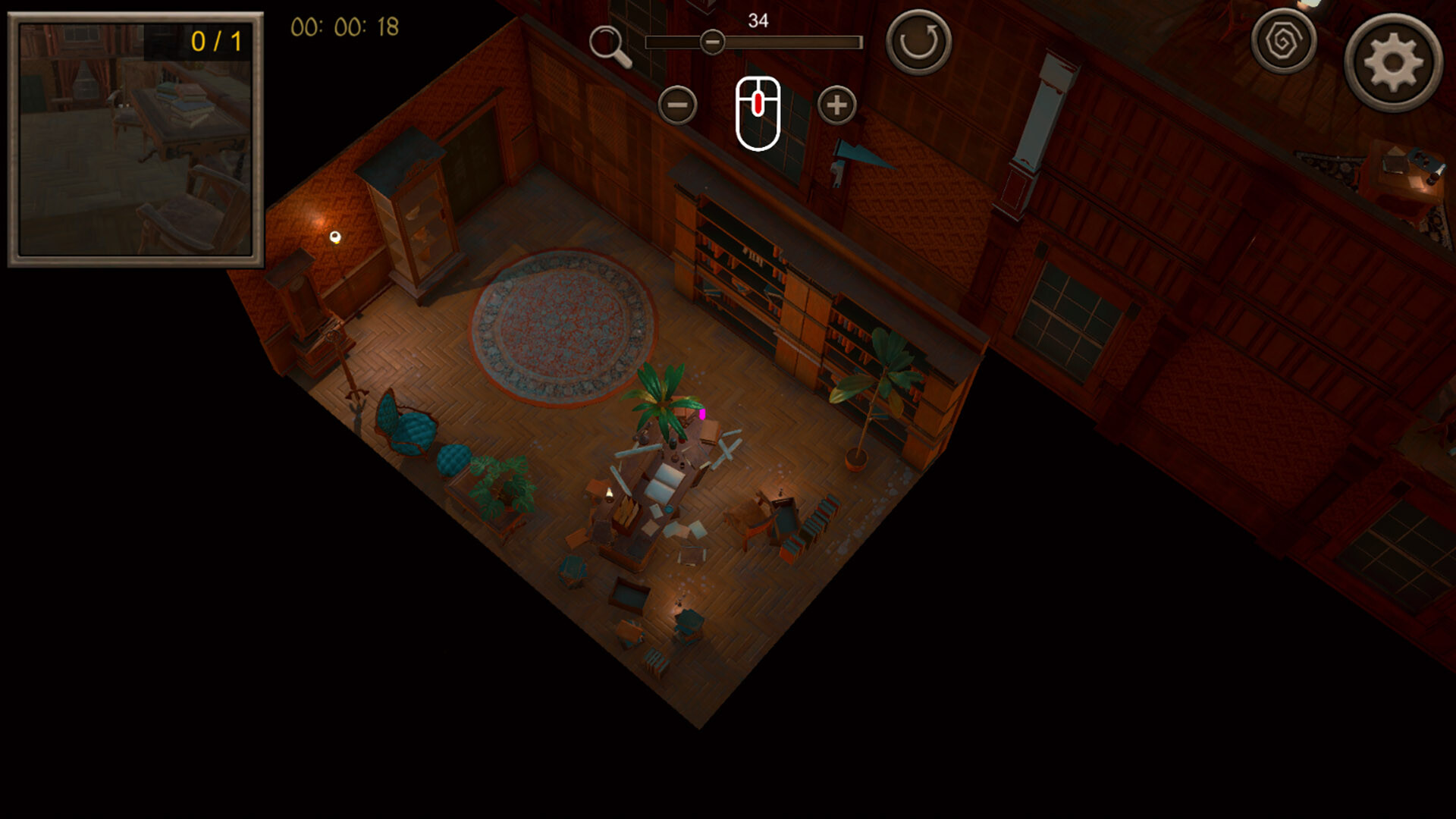Click the magnifying glass zoom icon
This screenshot has height=819, width=1456.
pos(613,42)
